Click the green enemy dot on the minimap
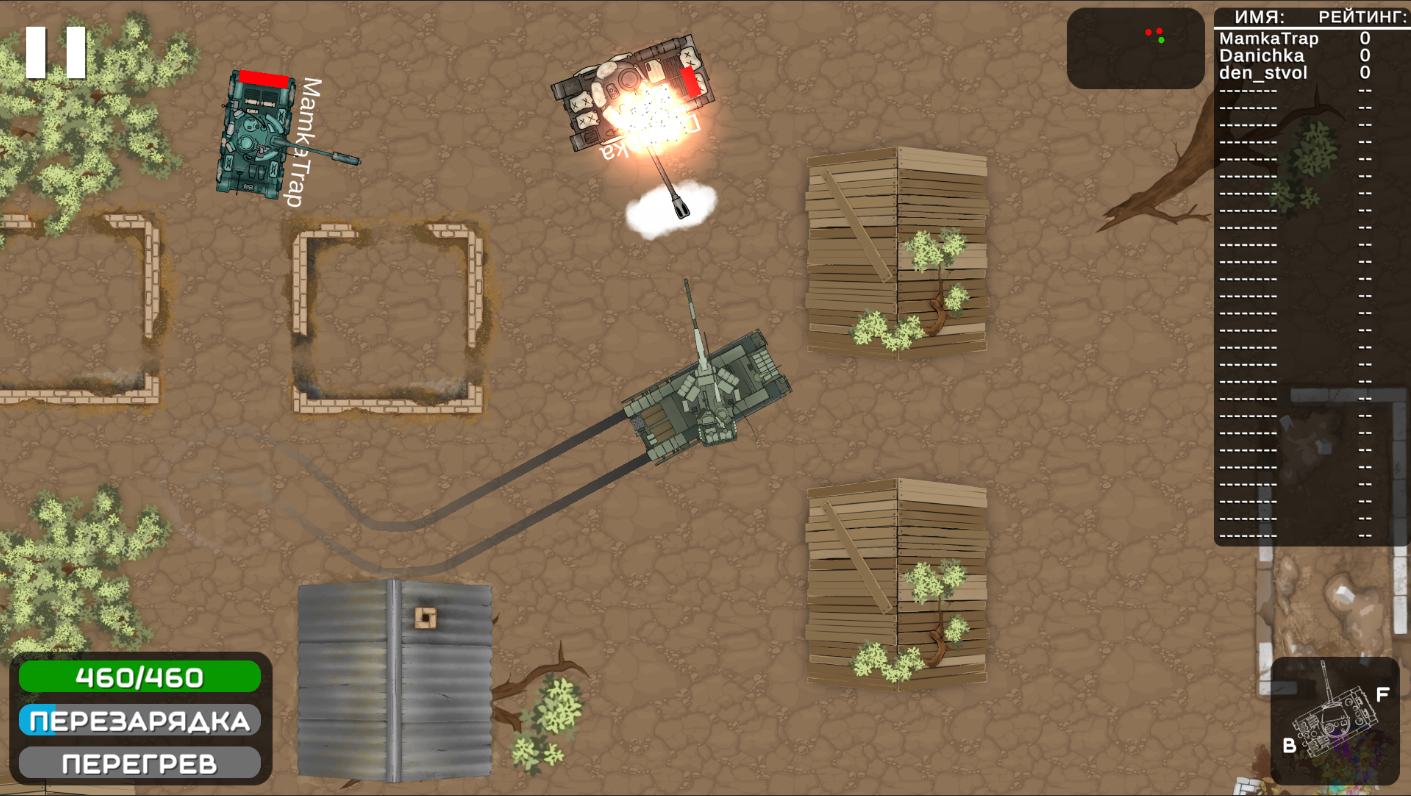 [1162, 40]
